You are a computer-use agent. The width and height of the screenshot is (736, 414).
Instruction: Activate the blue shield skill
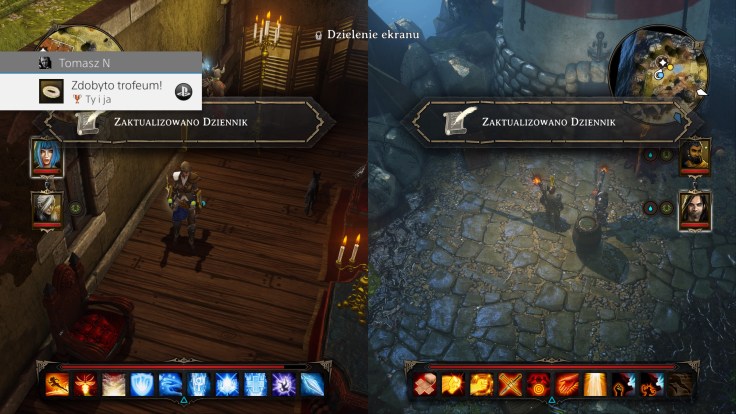143,384
